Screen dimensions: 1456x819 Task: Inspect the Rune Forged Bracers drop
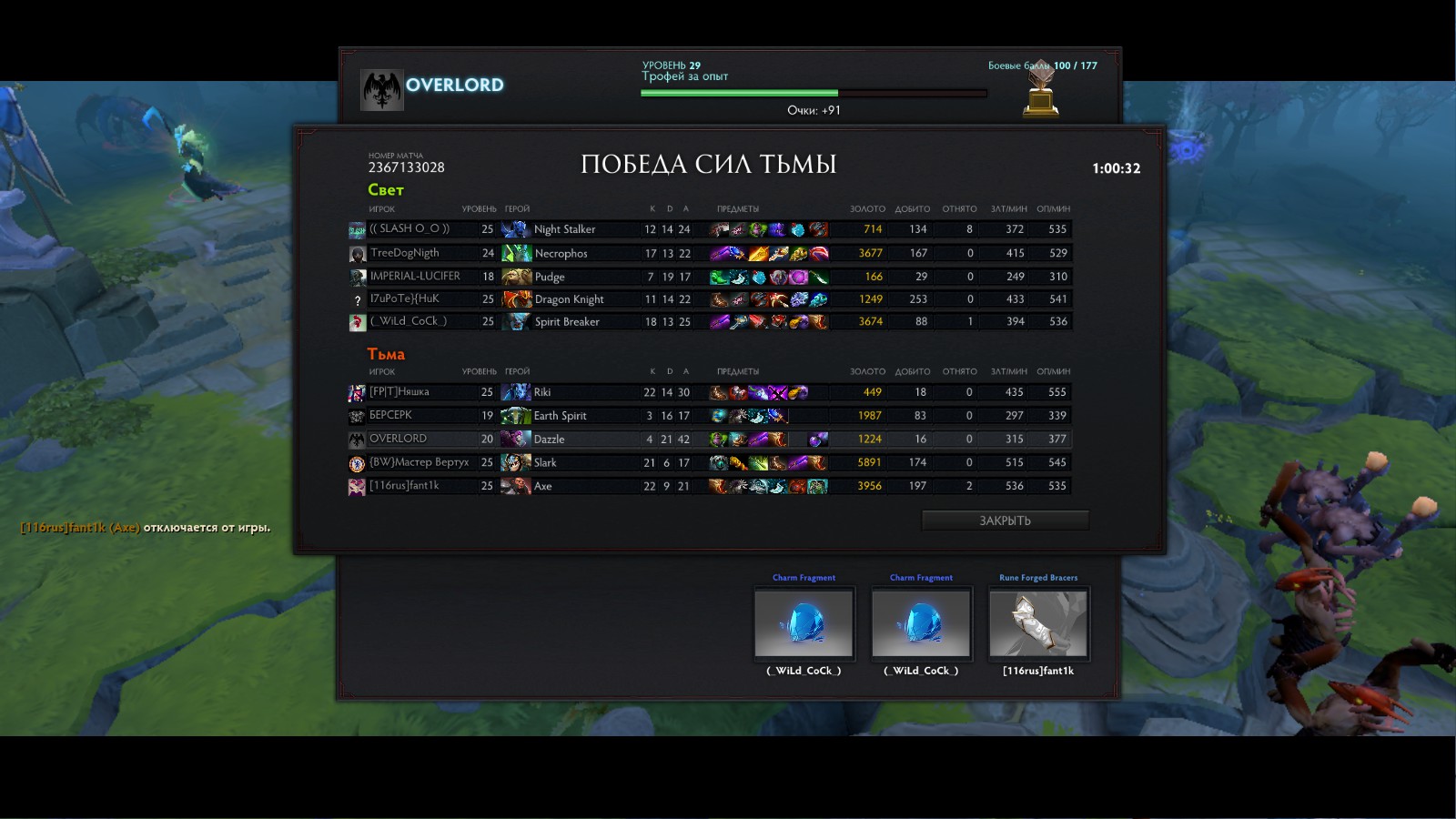(x=1038, y=623)
